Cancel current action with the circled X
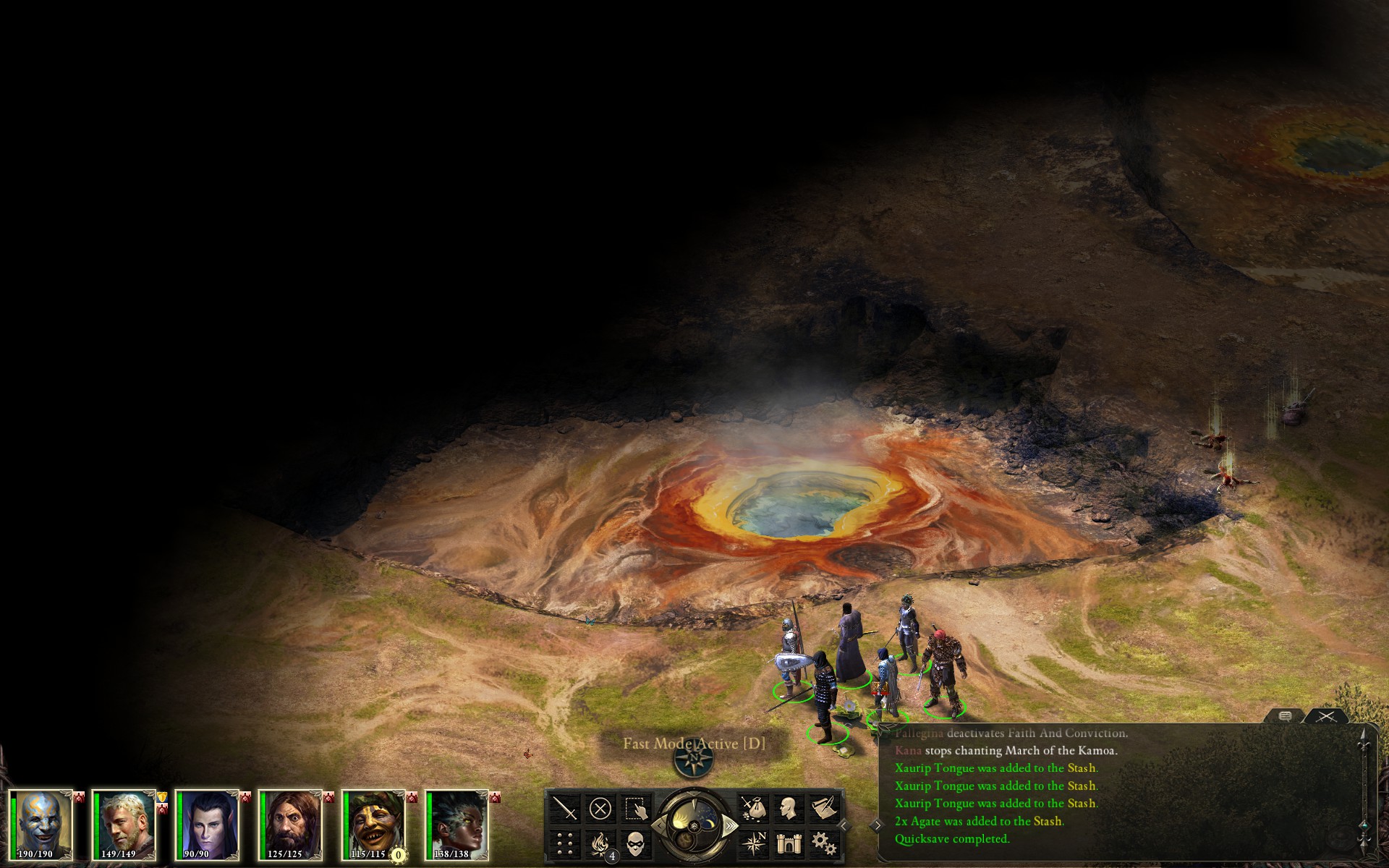This screenshot has width=1389, height=868. click(x=600, y=807)
